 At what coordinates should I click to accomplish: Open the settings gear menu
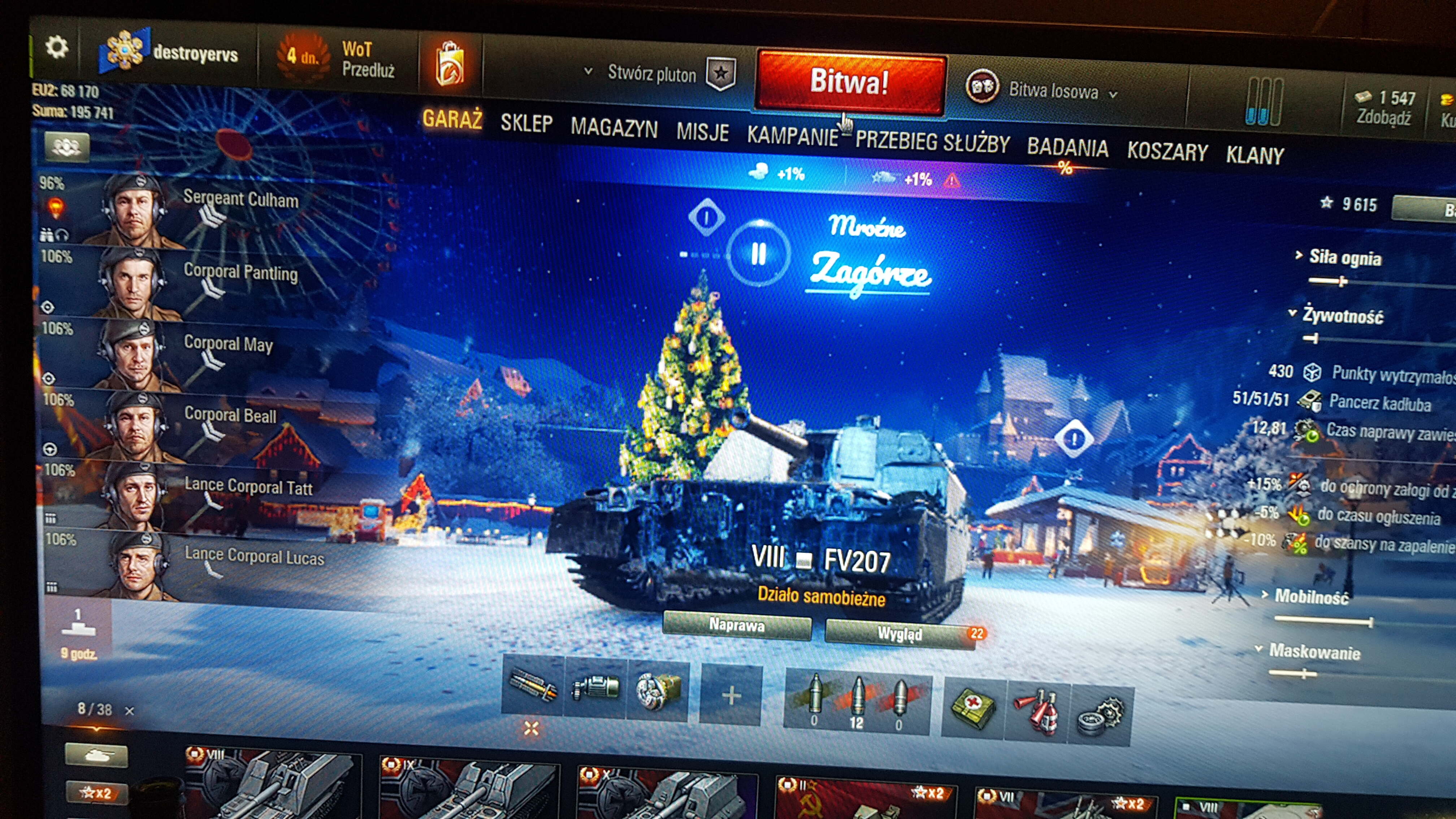coord(57,47)
